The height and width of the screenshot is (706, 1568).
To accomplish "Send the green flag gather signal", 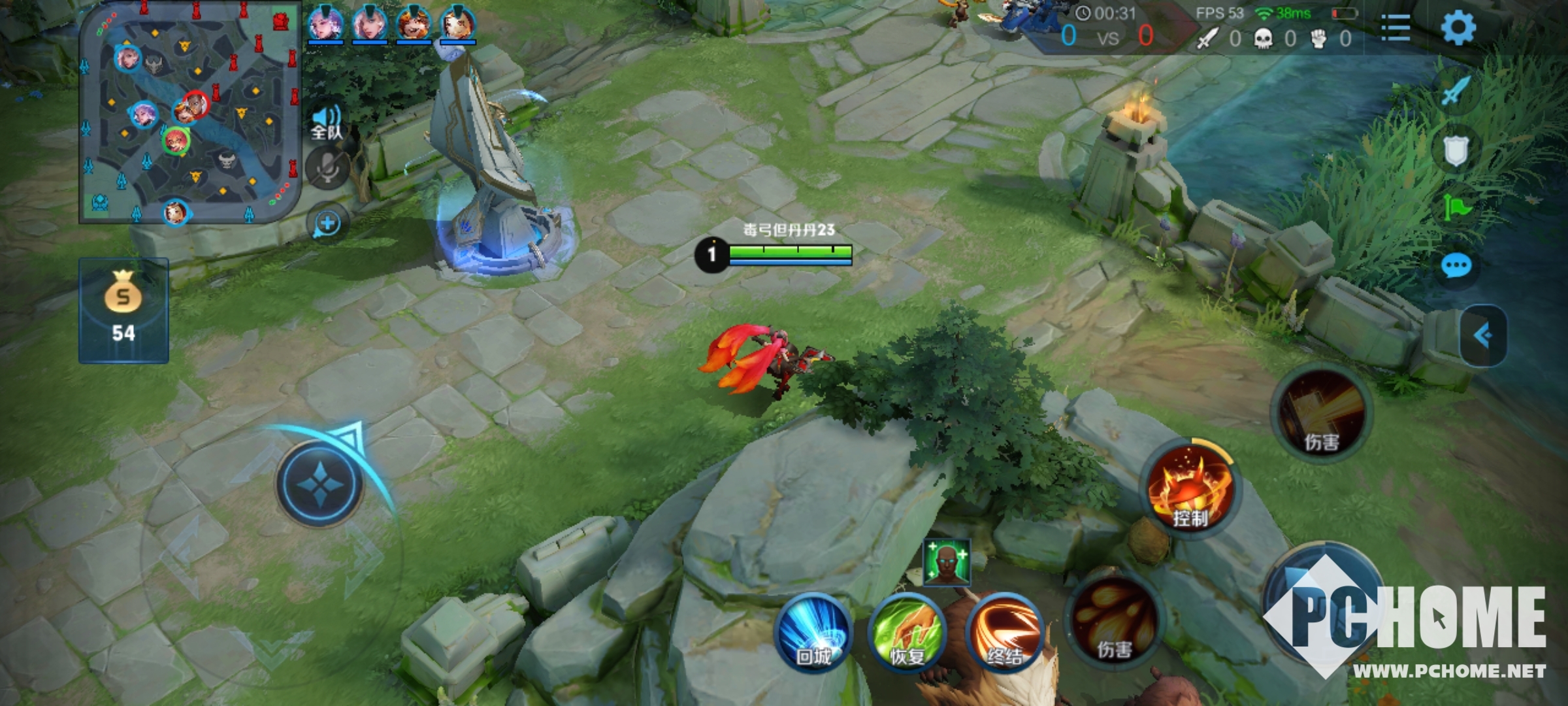I will 1456,208.
